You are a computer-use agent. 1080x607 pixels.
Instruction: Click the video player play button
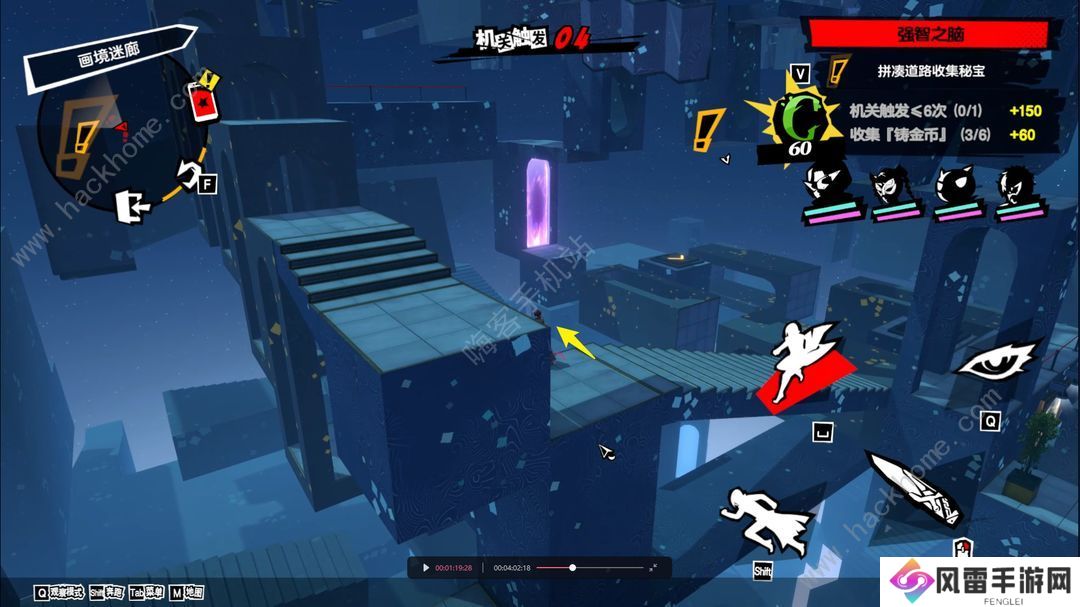click(425, 568)
